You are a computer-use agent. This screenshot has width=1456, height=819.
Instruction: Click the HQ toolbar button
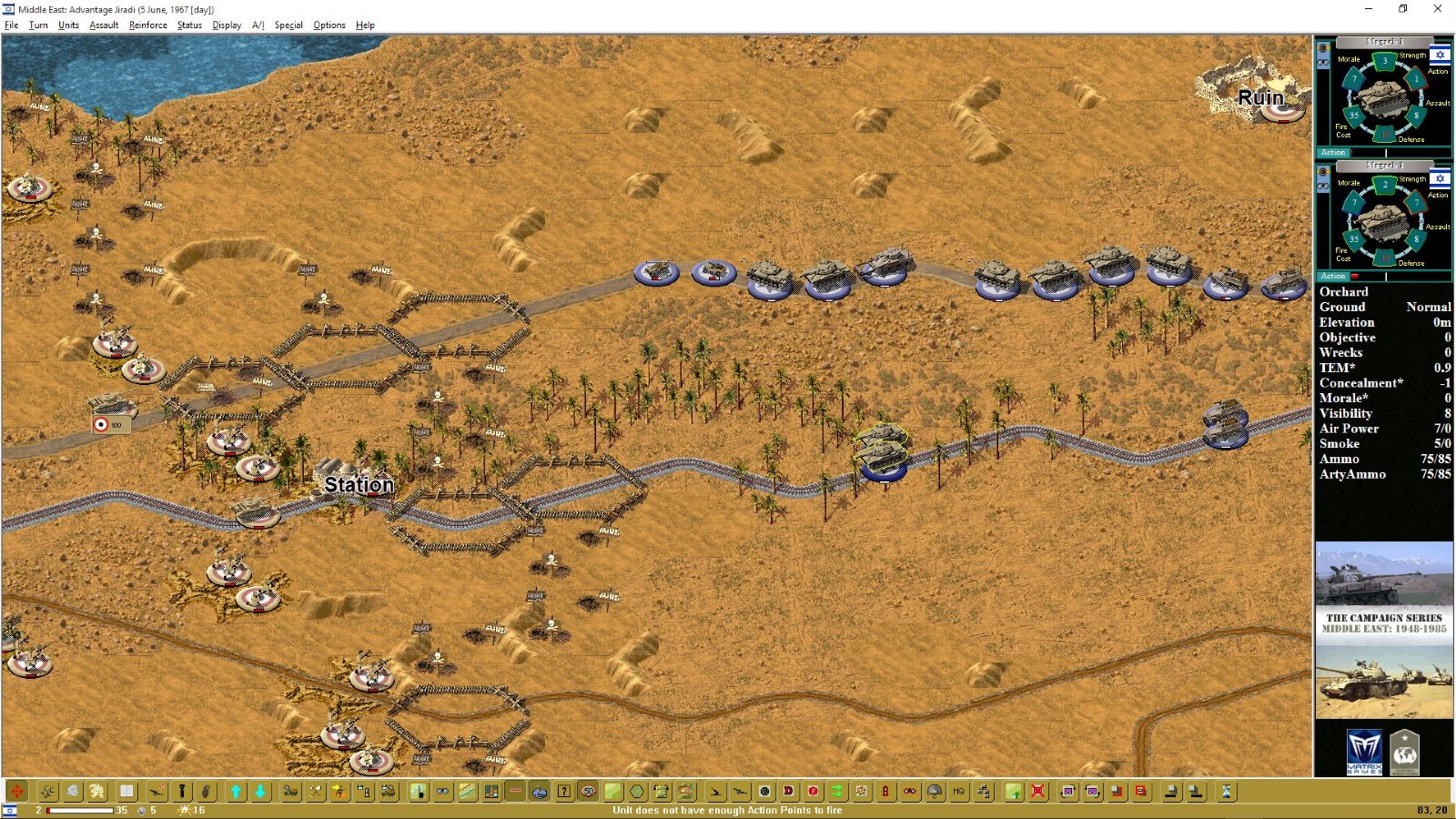pyautogui.click(x=959, y=792)
